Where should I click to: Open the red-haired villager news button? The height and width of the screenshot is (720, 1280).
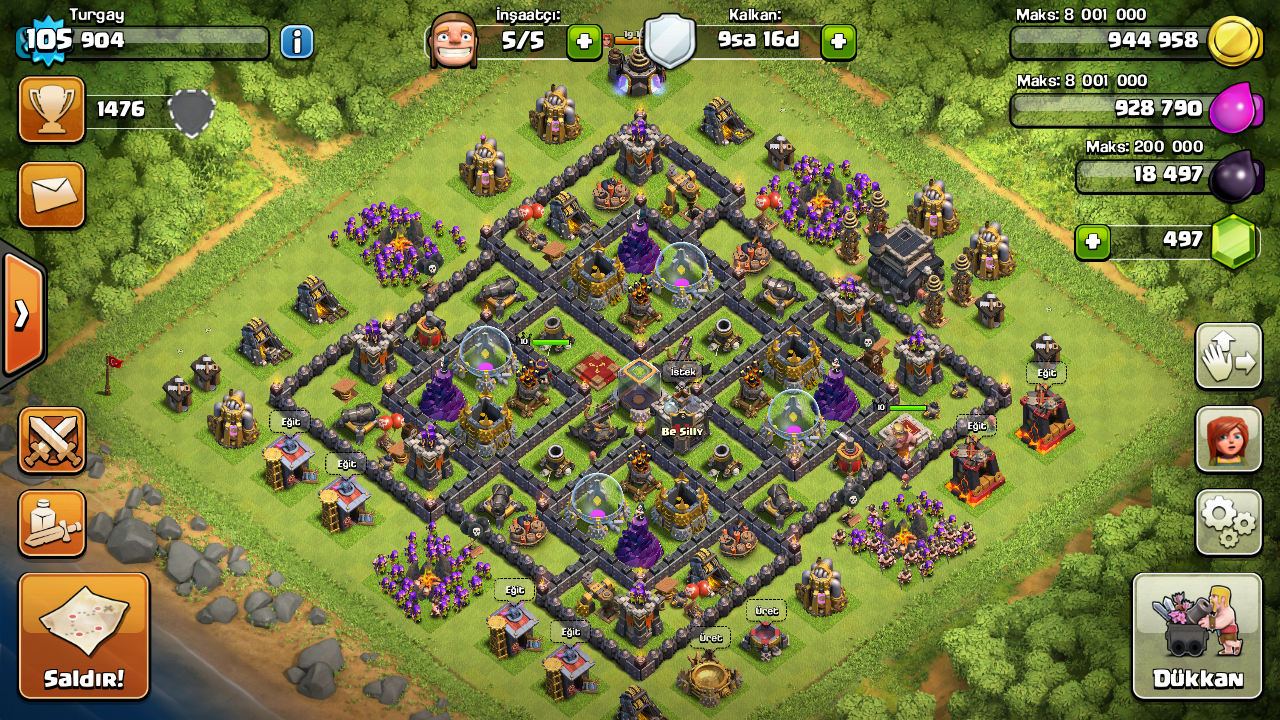coord(1228,439)
